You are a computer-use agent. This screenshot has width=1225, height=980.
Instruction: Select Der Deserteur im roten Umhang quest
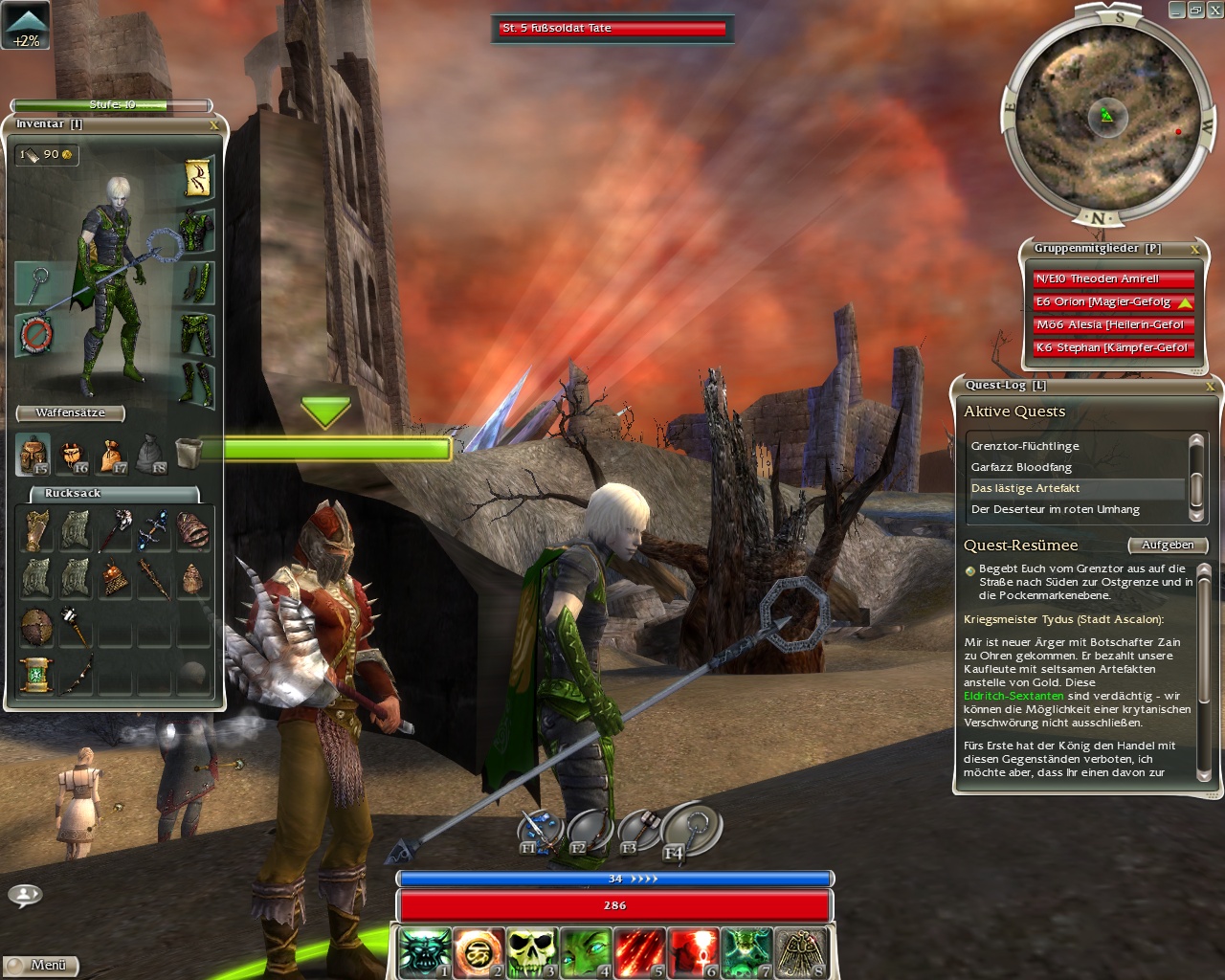point(1055,509)
